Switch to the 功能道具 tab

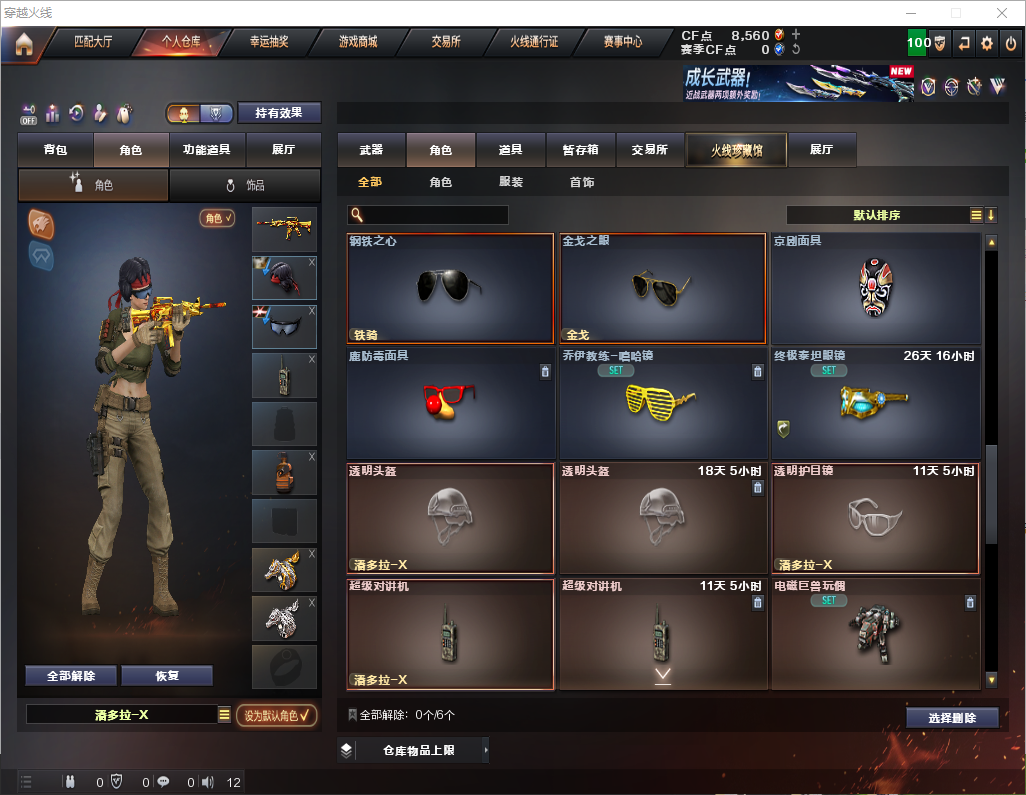coord(207,150)
